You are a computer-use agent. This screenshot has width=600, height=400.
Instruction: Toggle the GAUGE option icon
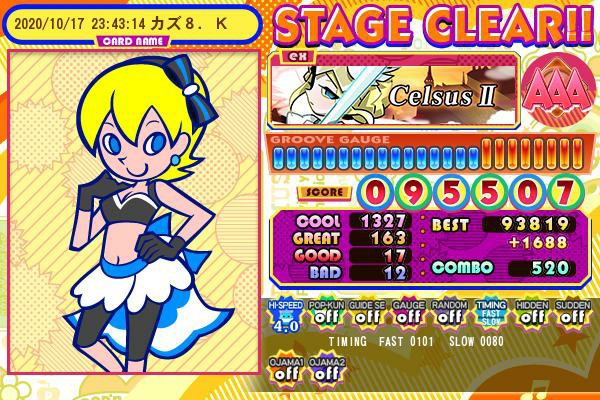click(406, 315)
